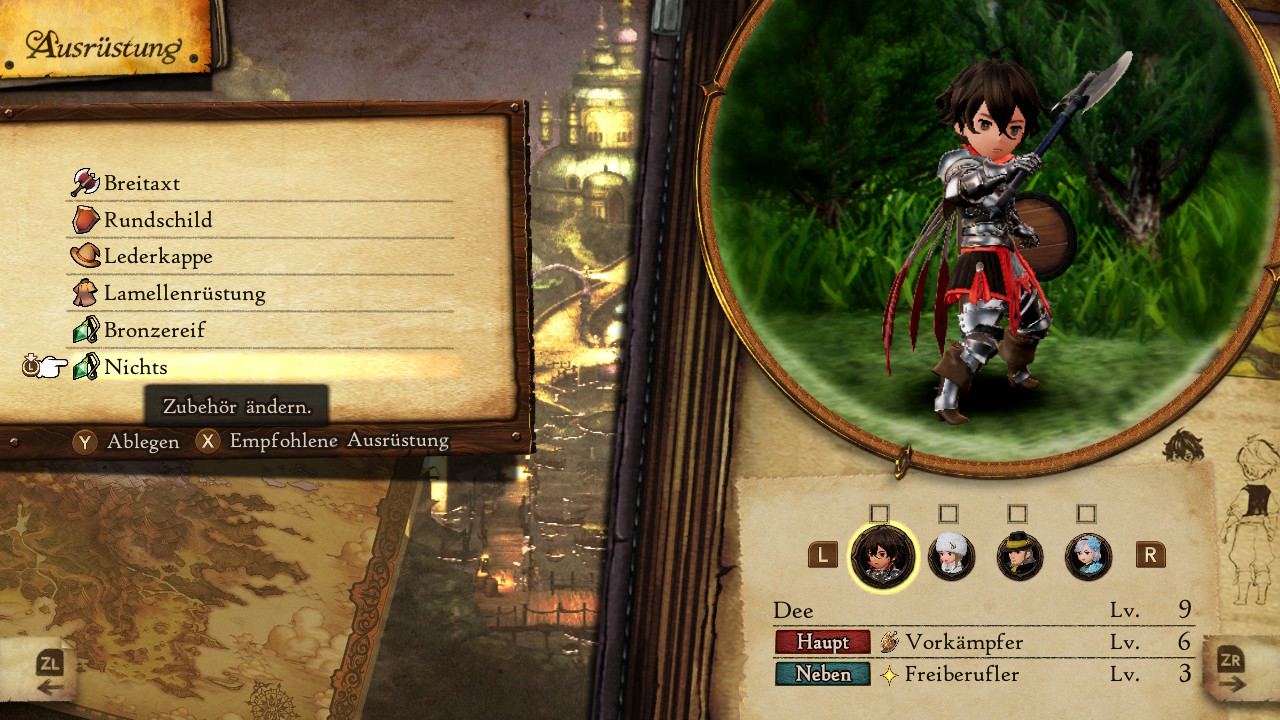The image size is (1280, 720).
Task: Pick the blue-haired character portrait
Action: click(1088, 556)
